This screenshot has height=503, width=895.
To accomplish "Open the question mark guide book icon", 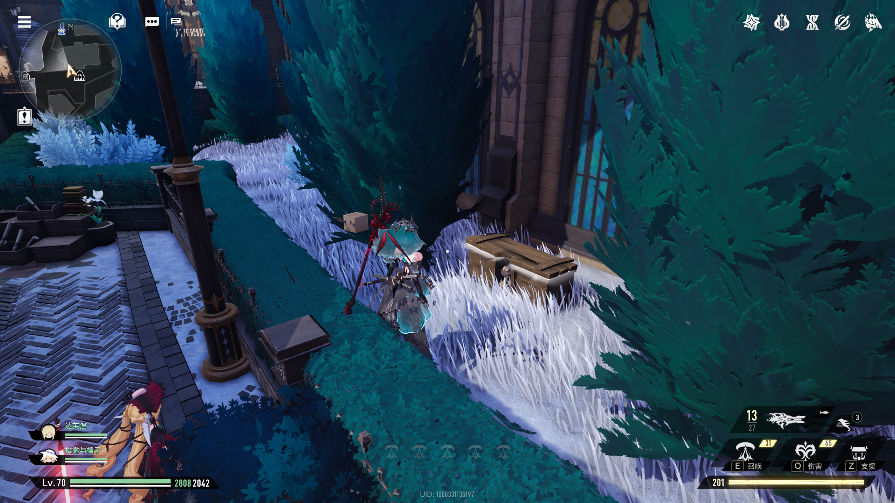I will [x=118, y=21].
